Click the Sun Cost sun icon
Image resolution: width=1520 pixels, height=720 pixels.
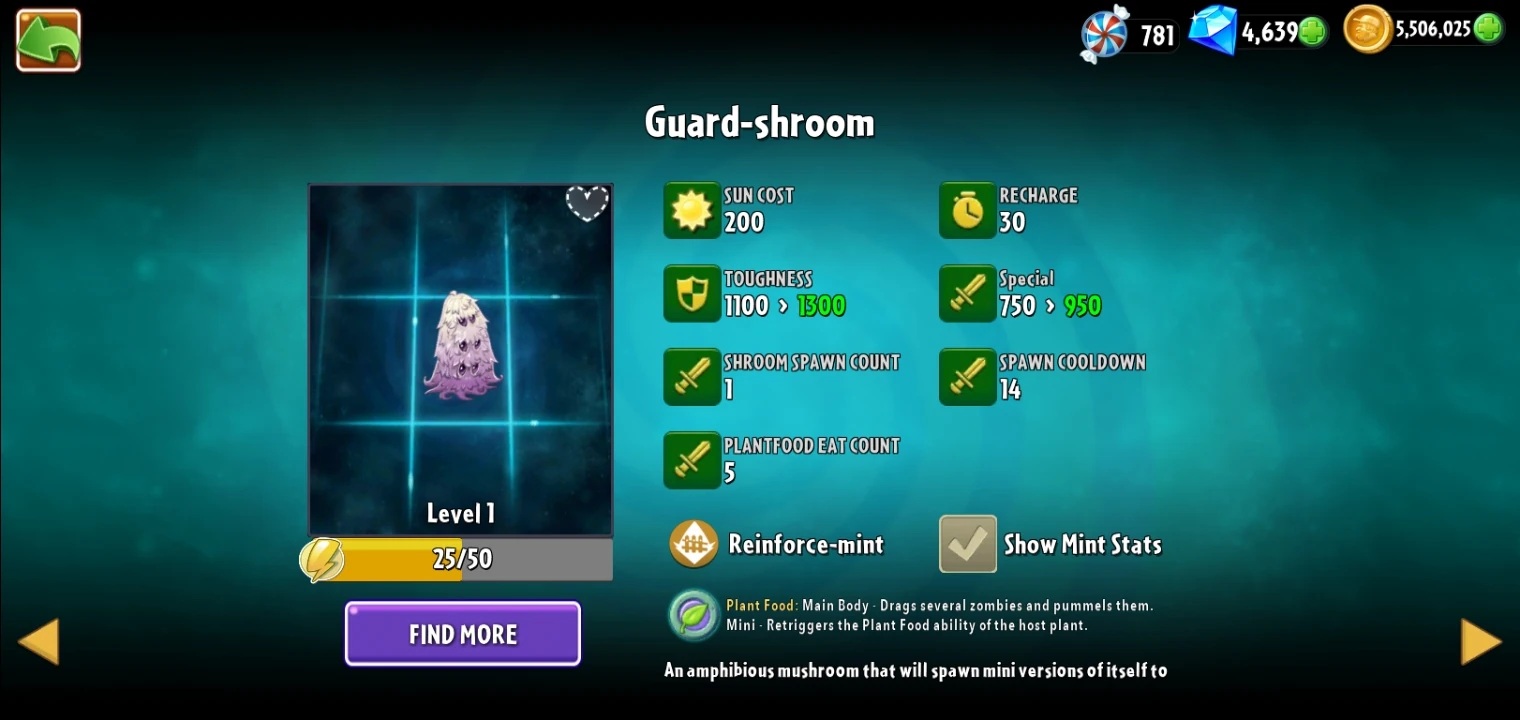(692, 210)
